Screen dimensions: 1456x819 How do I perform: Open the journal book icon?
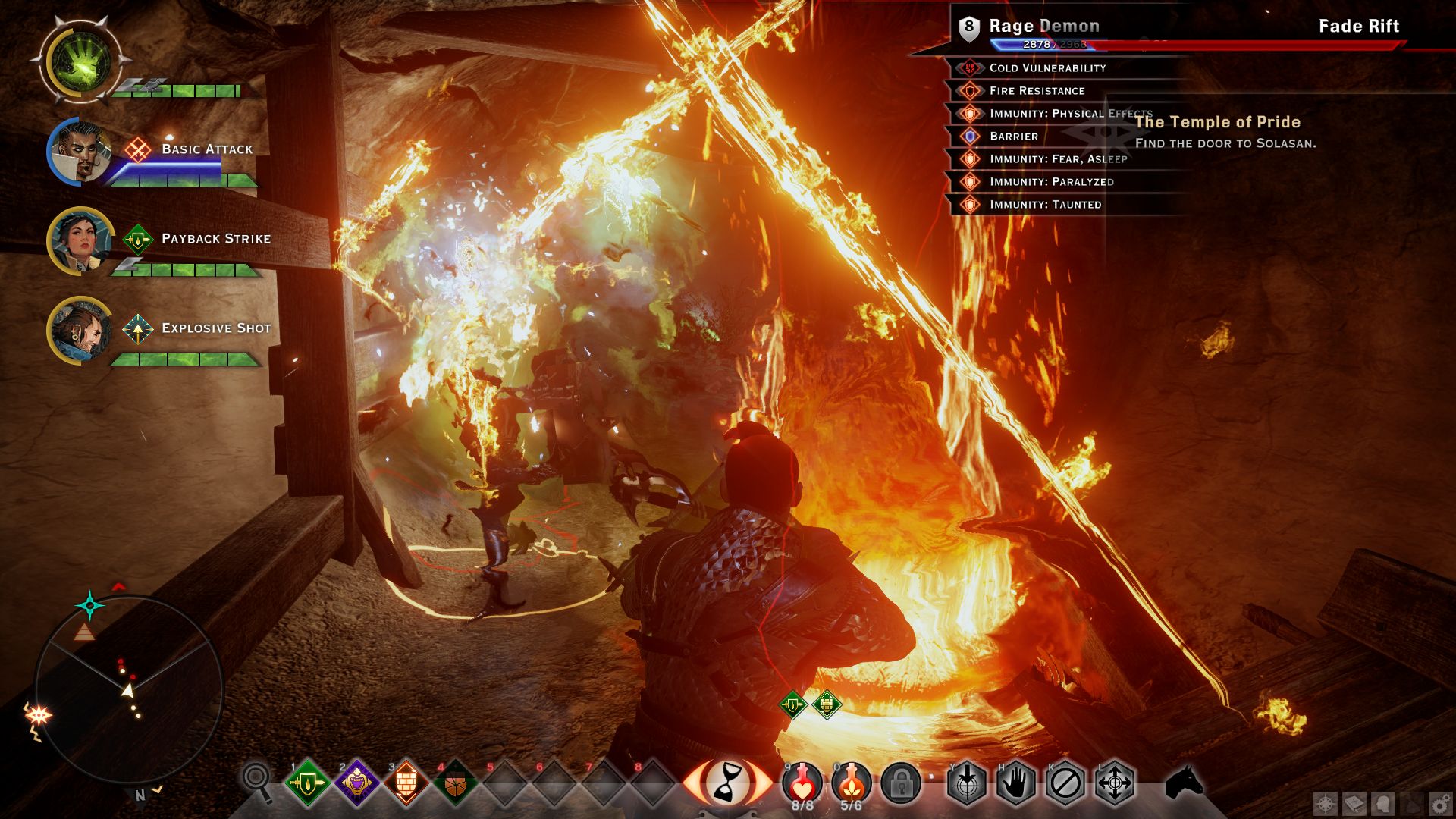1354,803
